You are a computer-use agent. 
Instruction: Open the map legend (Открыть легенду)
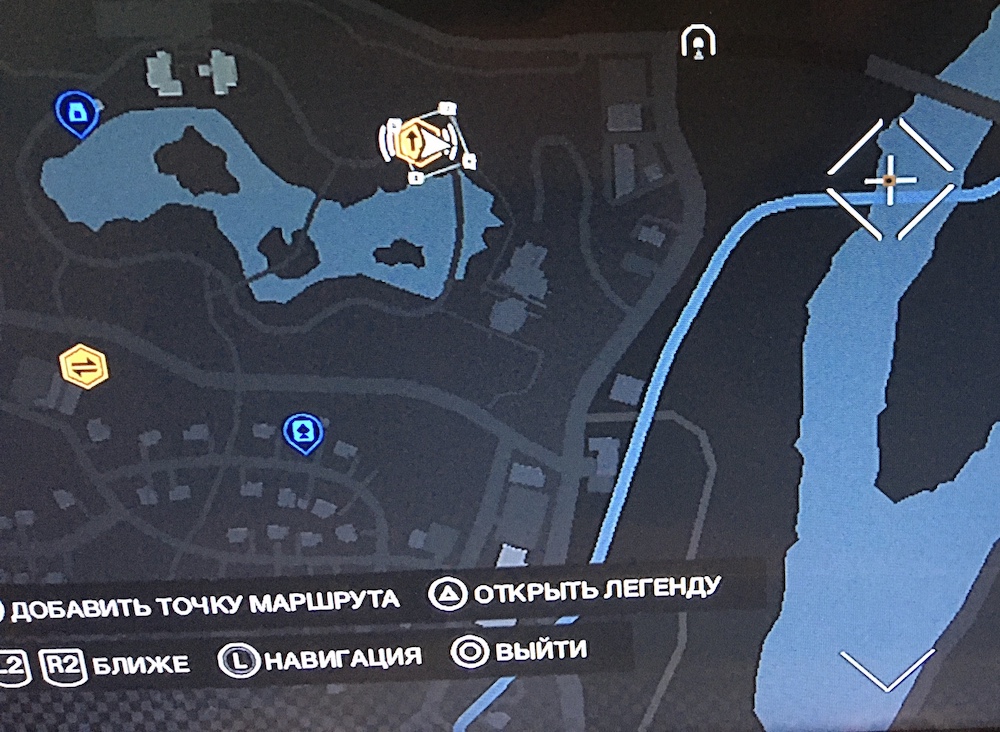[576, 590]
